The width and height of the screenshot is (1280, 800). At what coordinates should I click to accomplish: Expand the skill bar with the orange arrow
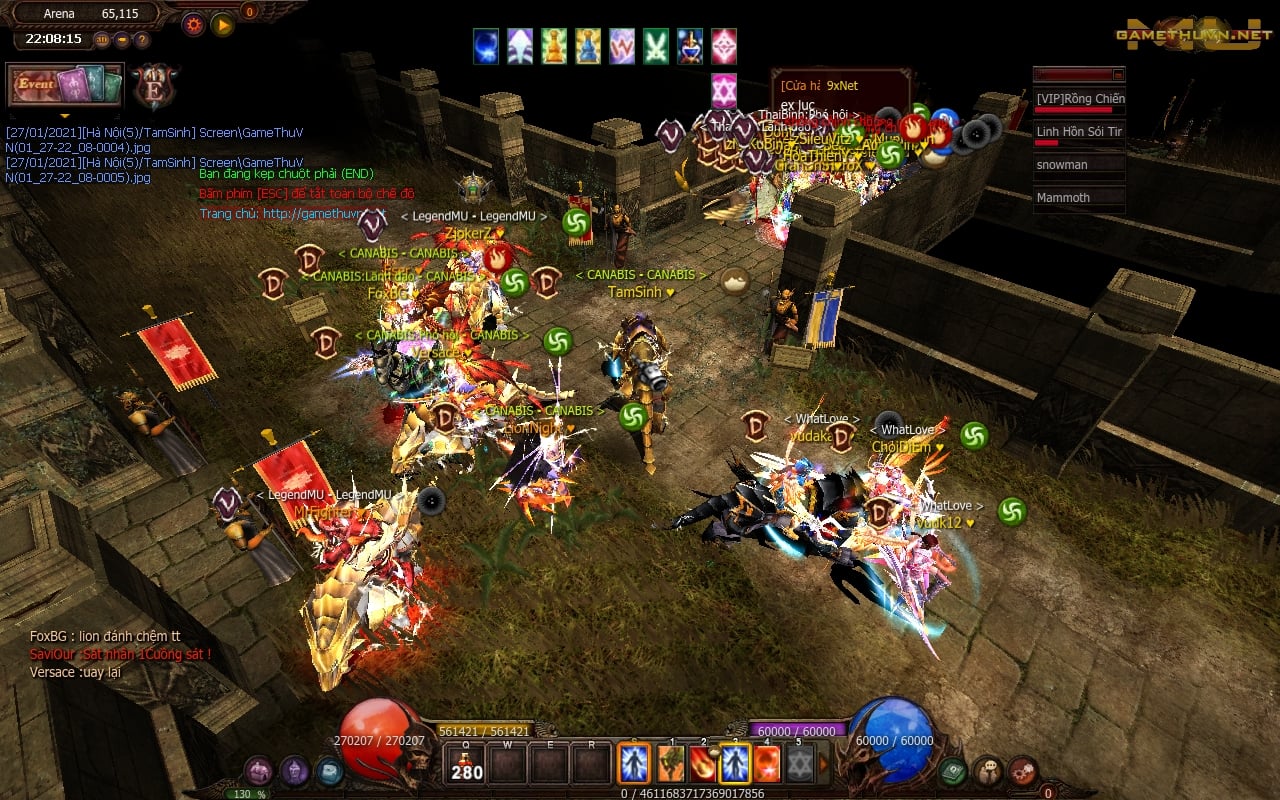point(825,765)
